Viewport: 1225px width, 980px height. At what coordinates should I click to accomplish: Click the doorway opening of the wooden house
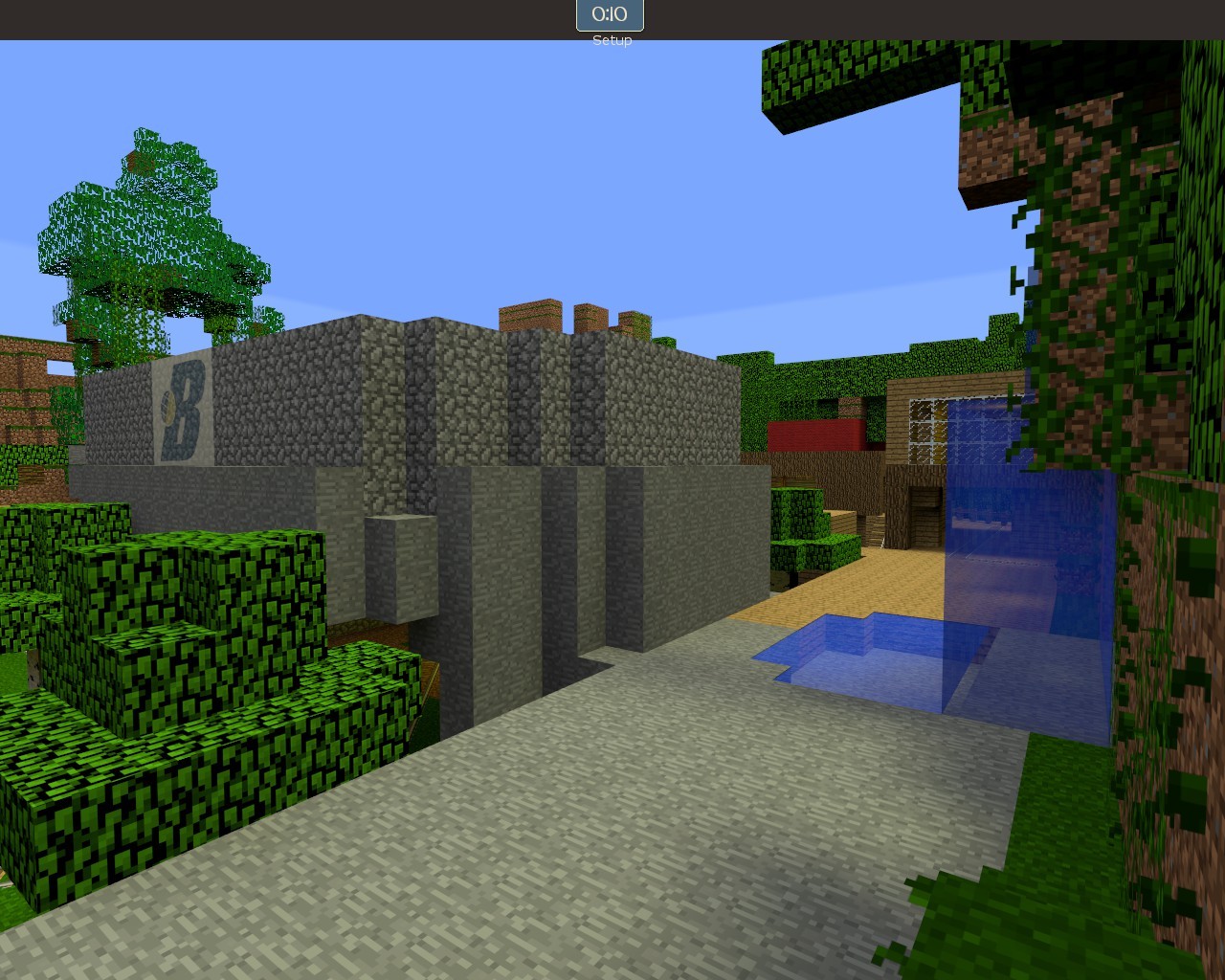point(924,502)
